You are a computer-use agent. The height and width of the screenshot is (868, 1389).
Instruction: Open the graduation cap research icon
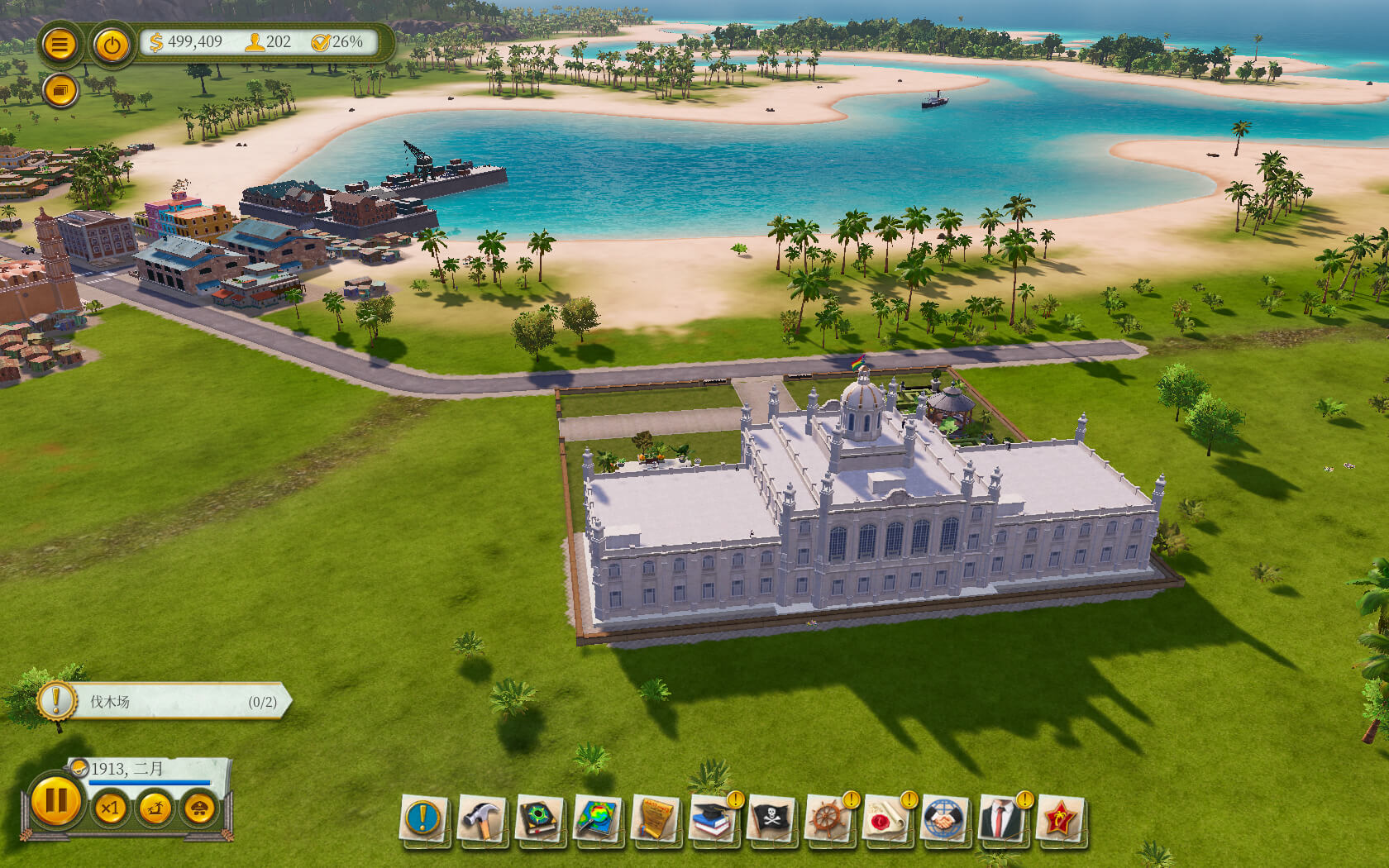tap(714, 818)
